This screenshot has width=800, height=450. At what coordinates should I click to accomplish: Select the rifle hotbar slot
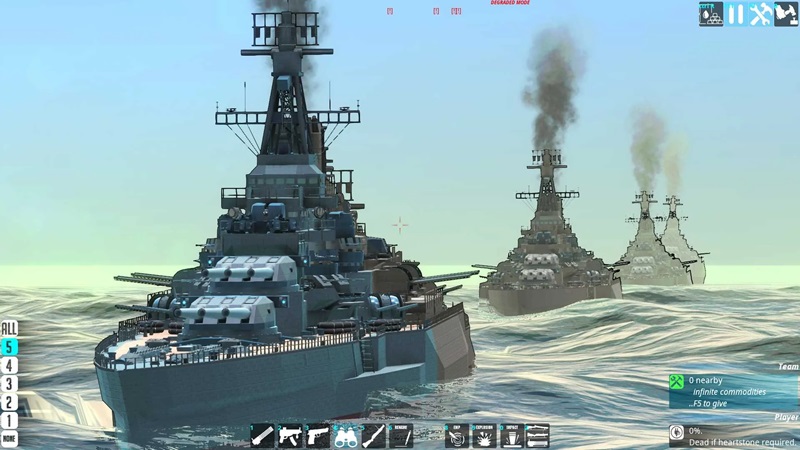(x=373, y=435)
